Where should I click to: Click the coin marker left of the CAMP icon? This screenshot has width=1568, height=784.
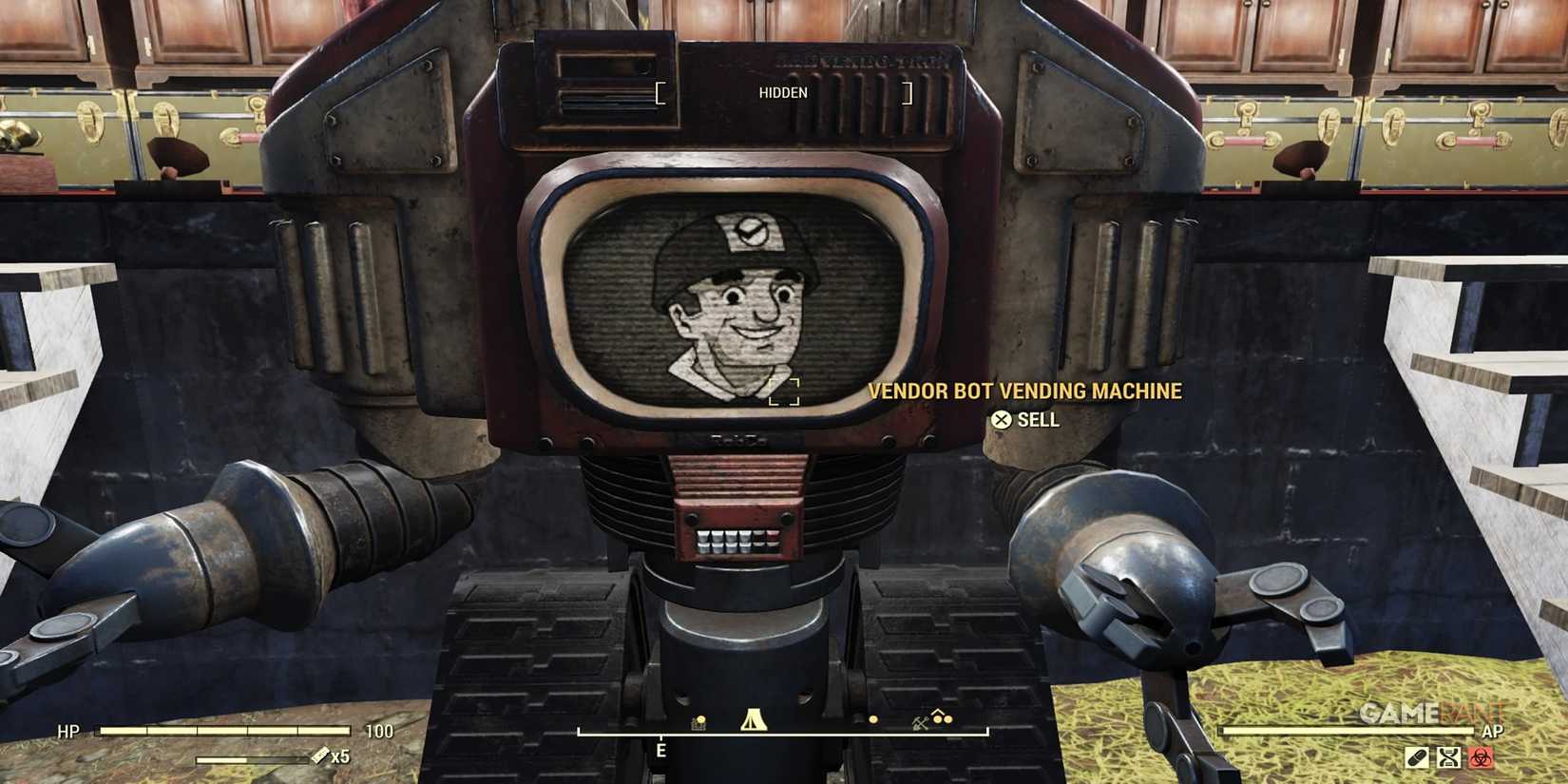click(x=698, y=720)
